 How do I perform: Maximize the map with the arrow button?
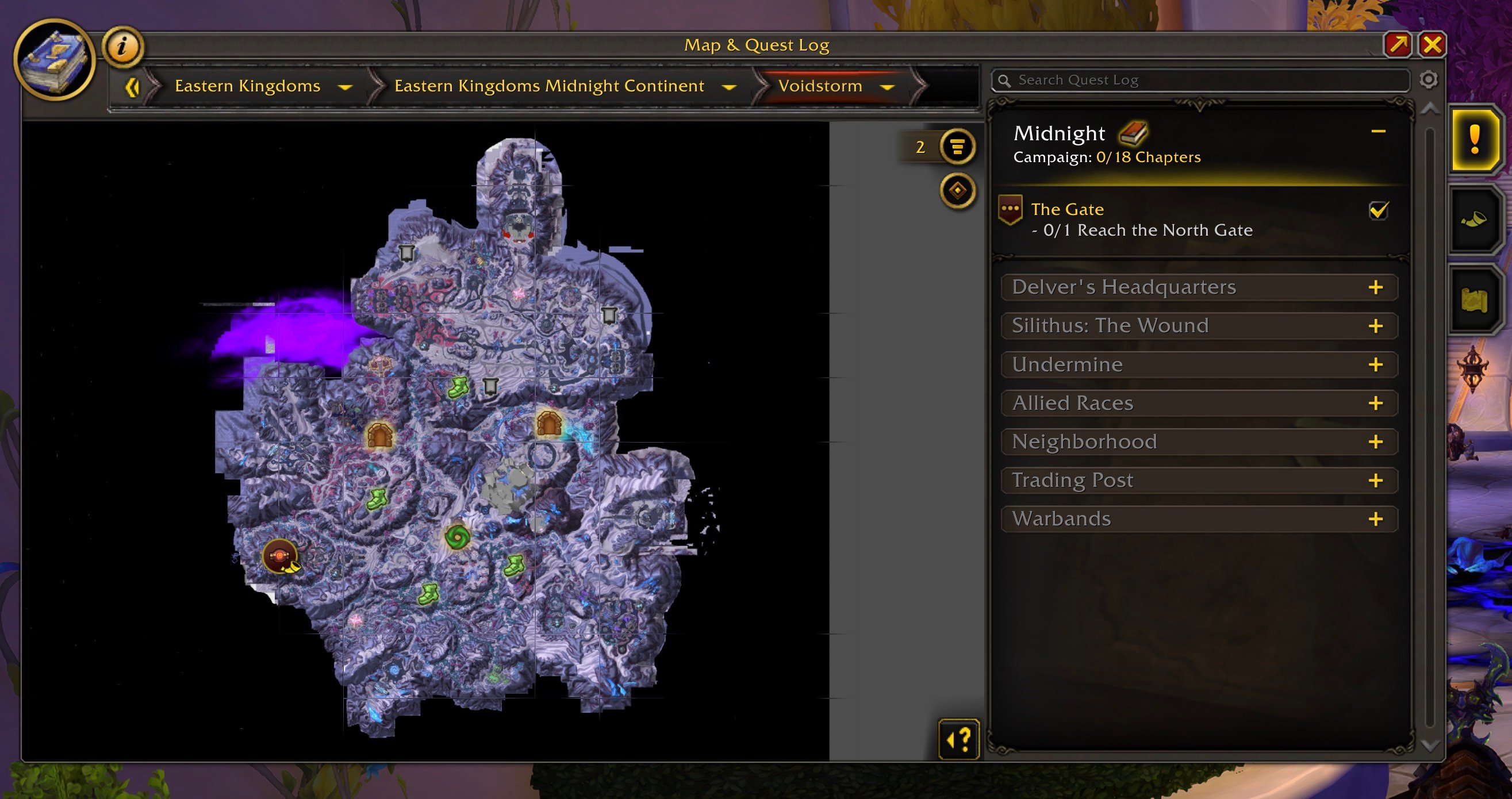tap(1398, 45)
